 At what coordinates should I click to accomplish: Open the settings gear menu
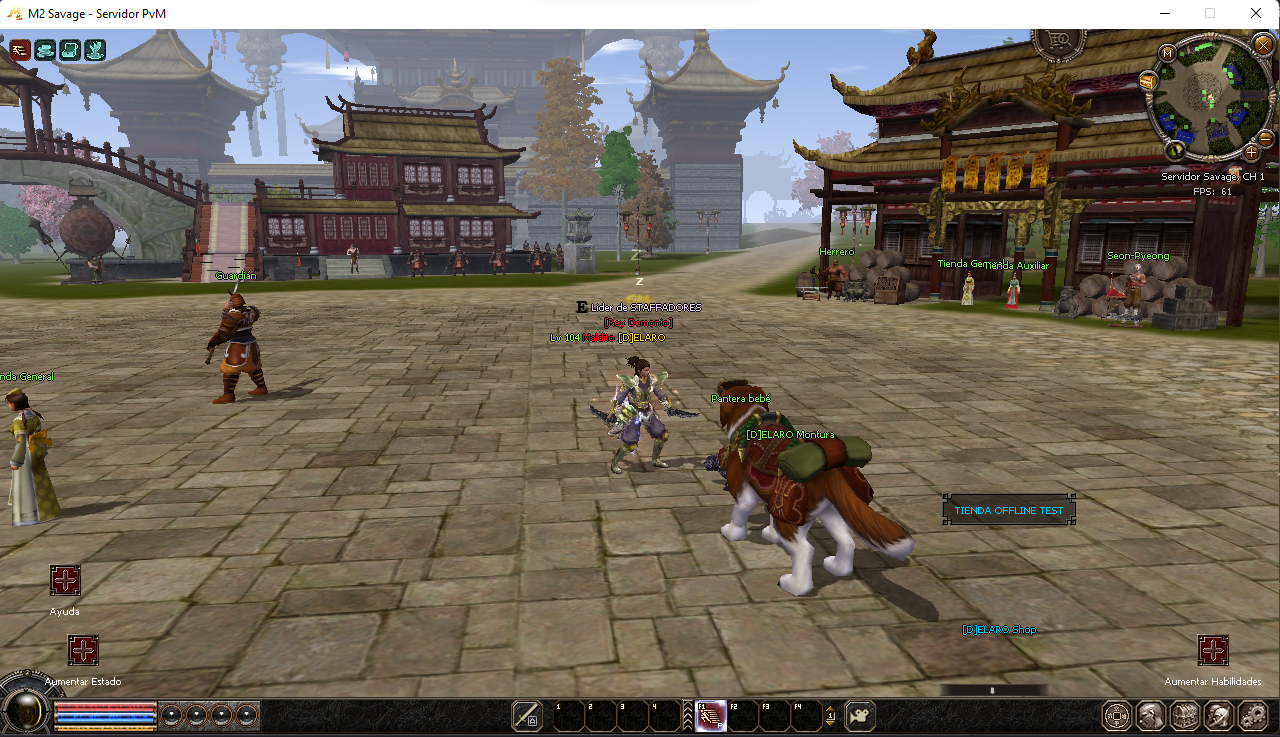1252,716
